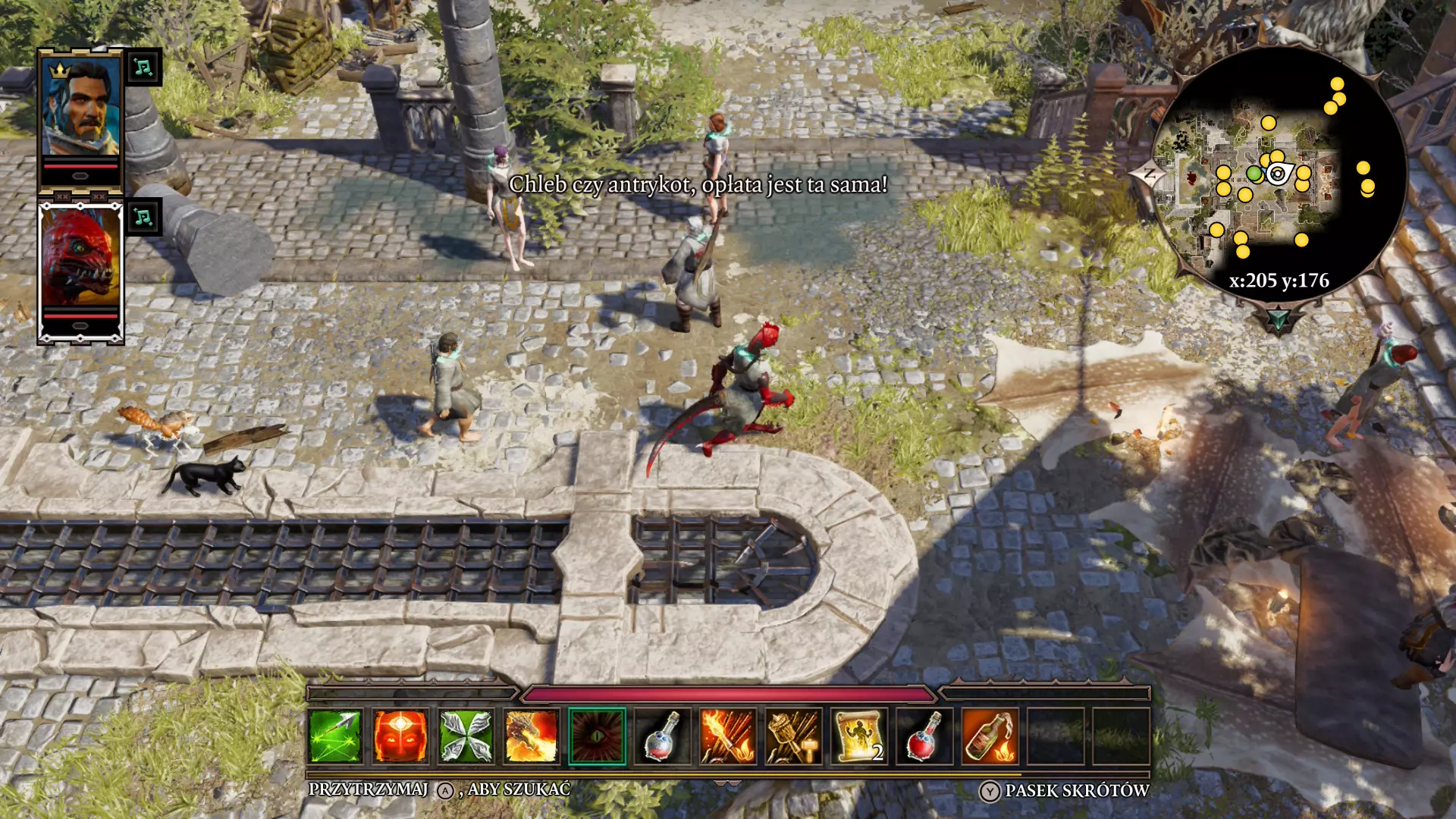
Task: Choose the fire arrow skill slot
Action: [x=727, y=736]
